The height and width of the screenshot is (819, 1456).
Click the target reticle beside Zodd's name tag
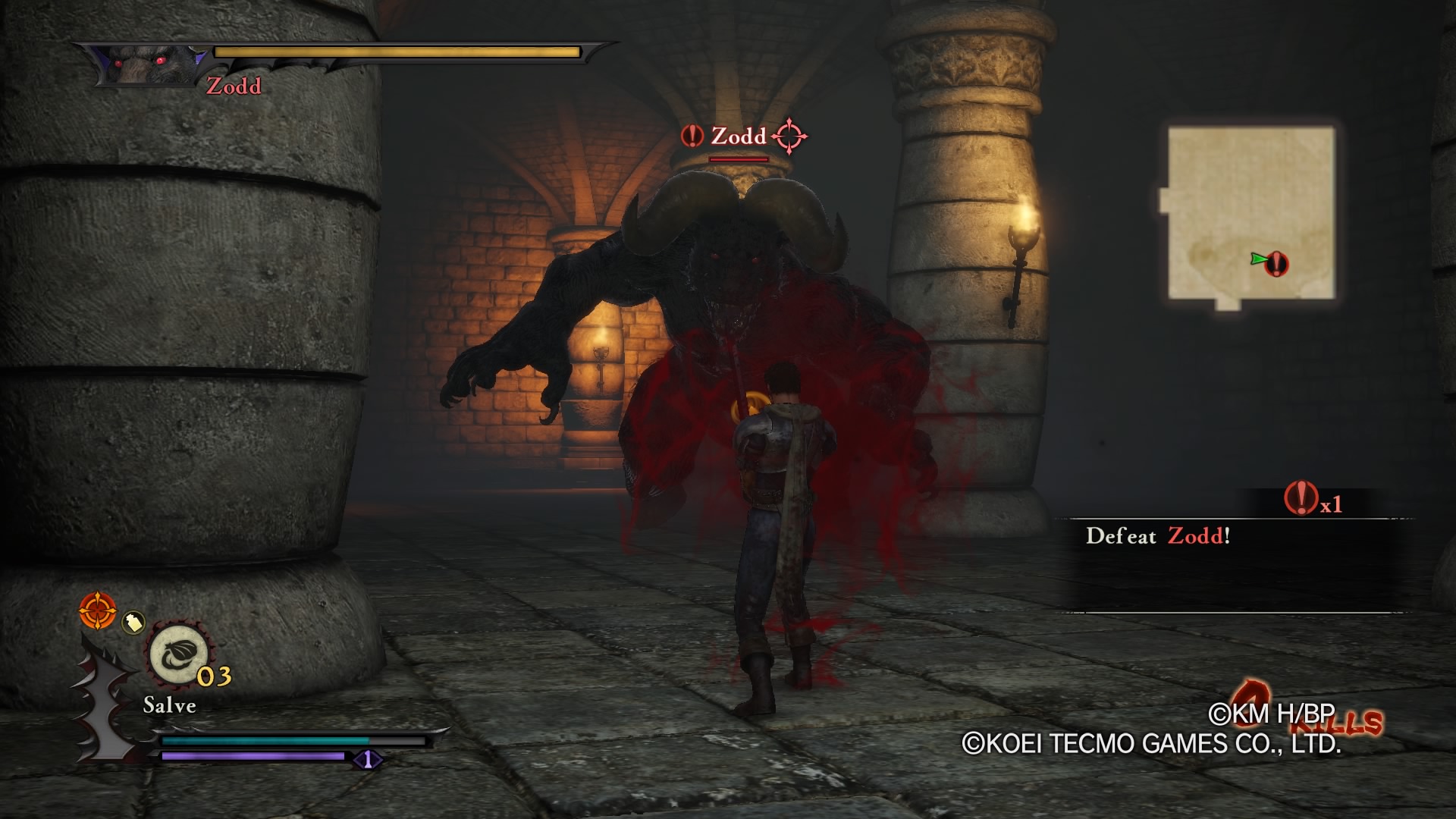789,136
